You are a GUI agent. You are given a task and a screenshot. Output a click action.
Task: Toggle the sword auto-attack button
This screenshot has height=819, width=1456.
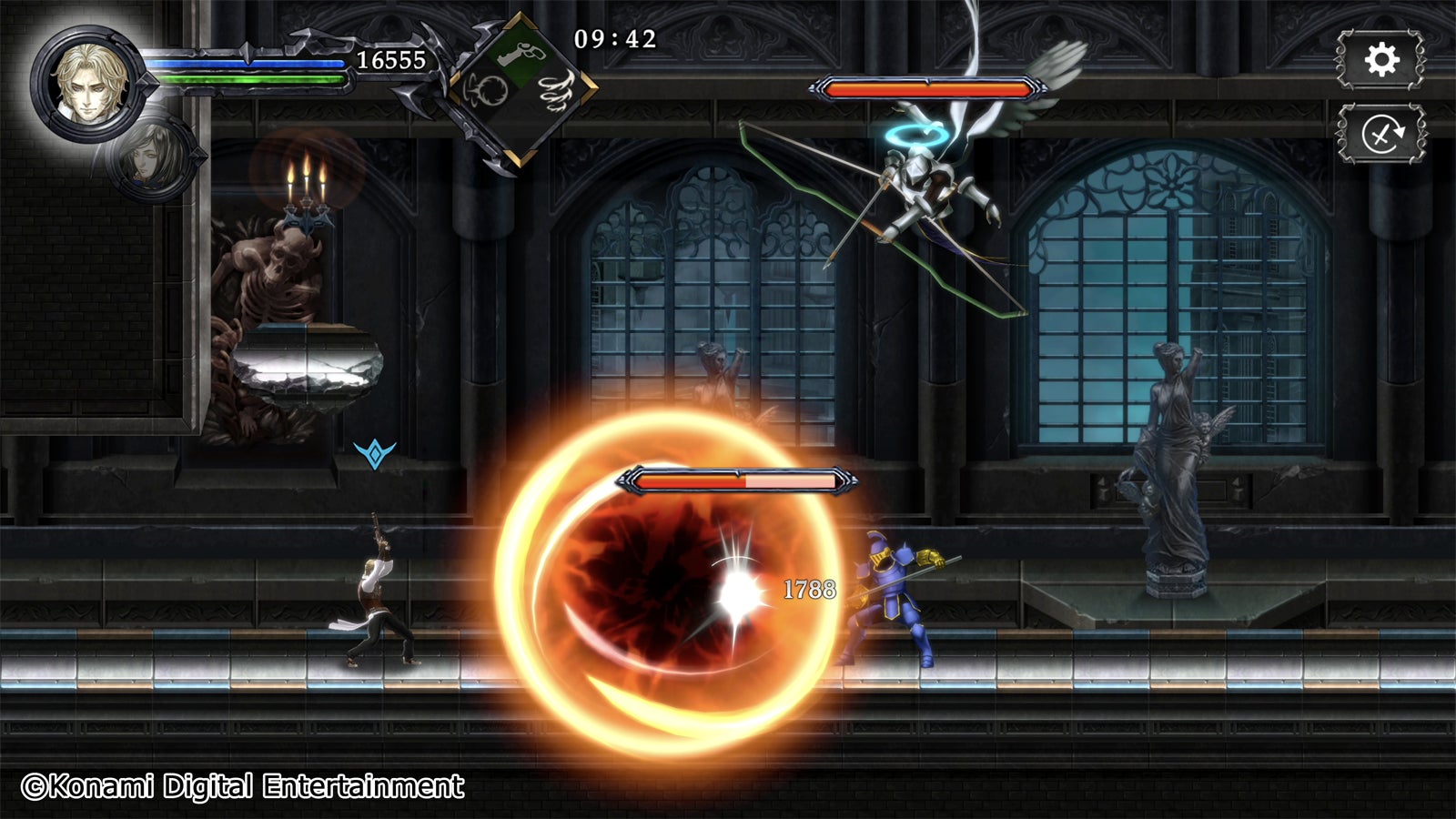(x=1380, y=135)
